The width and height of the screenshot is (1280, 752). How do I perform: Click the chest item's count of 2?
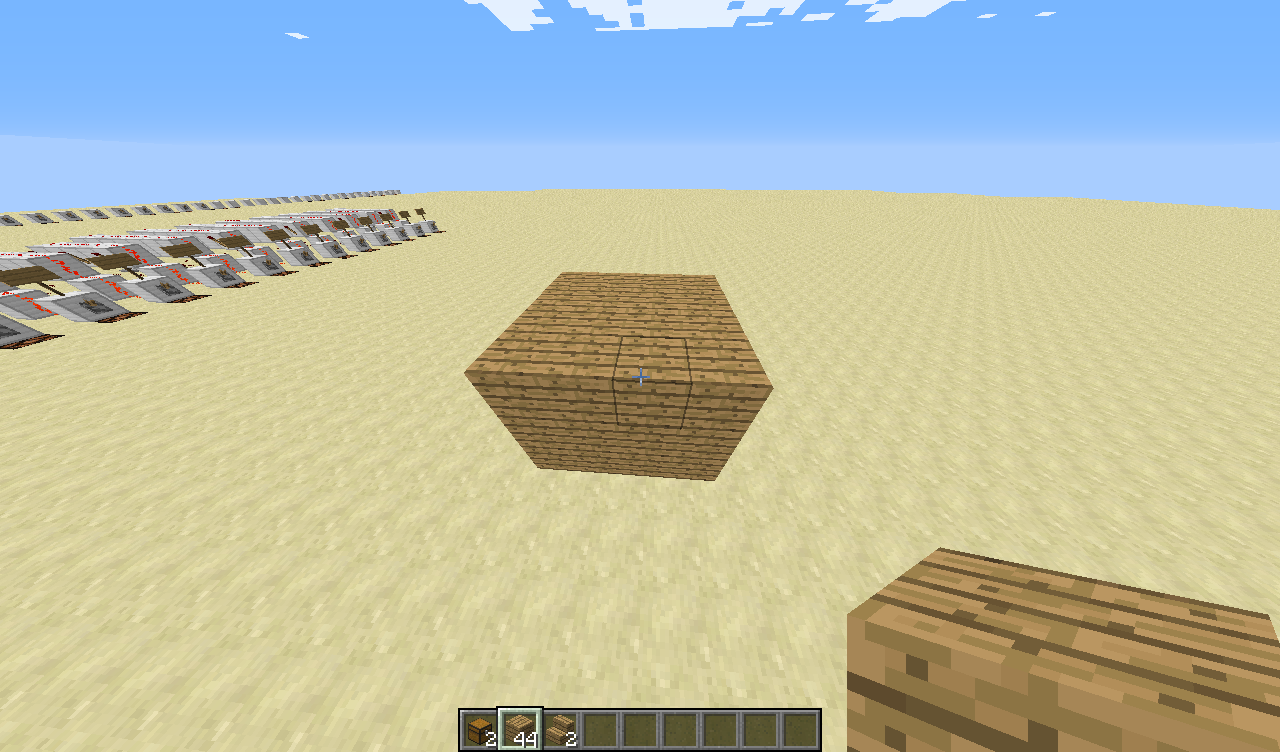pos(492,738)
